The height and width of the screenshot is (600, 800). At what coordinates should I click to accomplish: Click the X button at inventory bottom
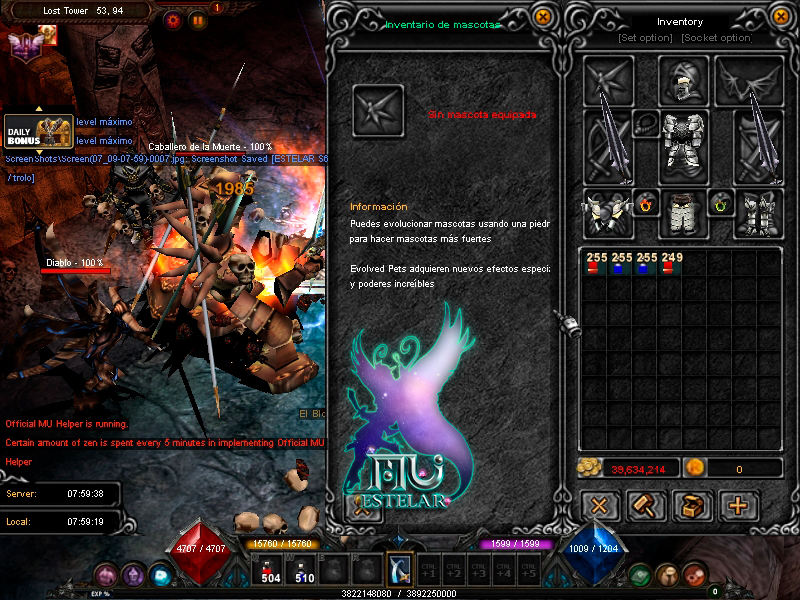click(x=600, y=506)
